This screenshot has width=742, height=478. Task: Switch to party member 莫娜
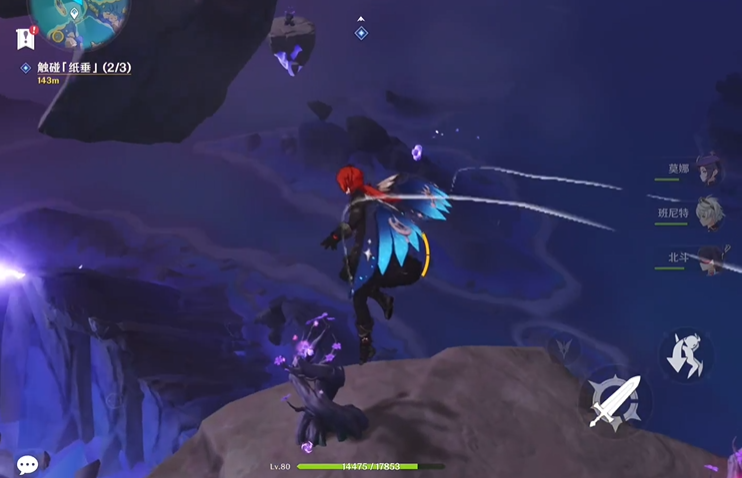(x=709, y=169)
